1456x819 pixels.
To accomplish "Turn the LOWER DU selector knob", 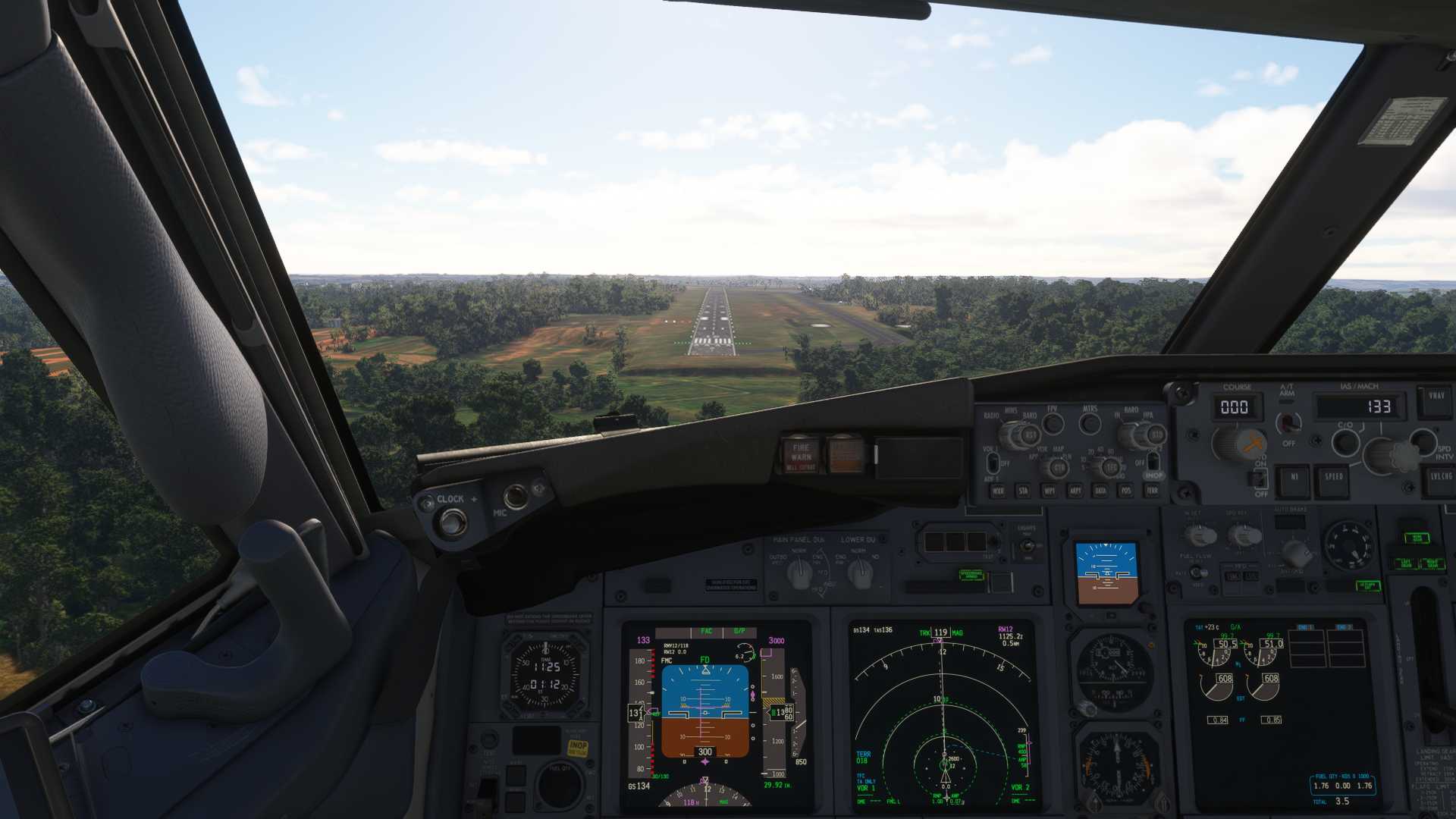I will tap(859, 575).
